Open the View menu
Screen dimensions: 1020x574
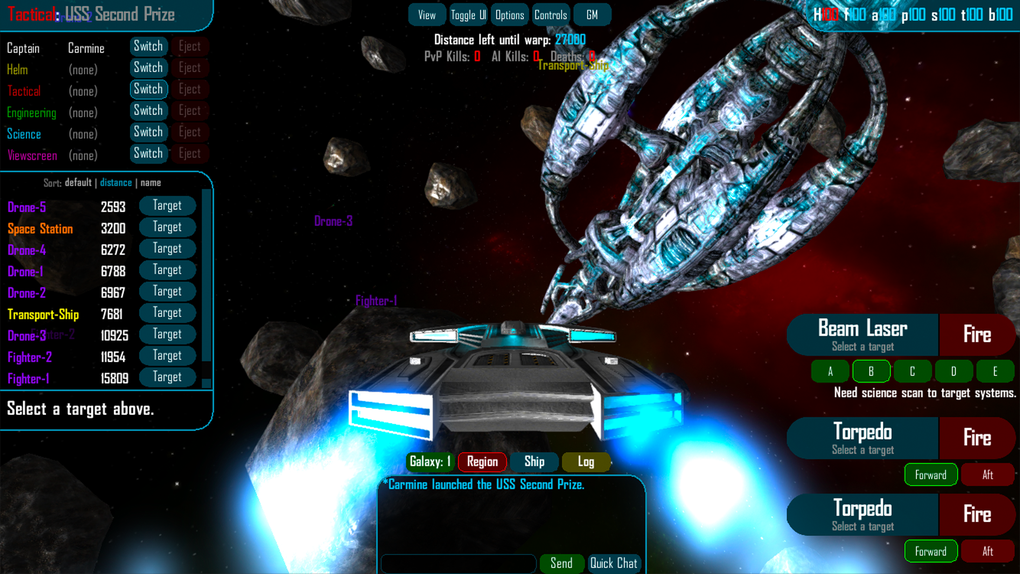[427, 15]
